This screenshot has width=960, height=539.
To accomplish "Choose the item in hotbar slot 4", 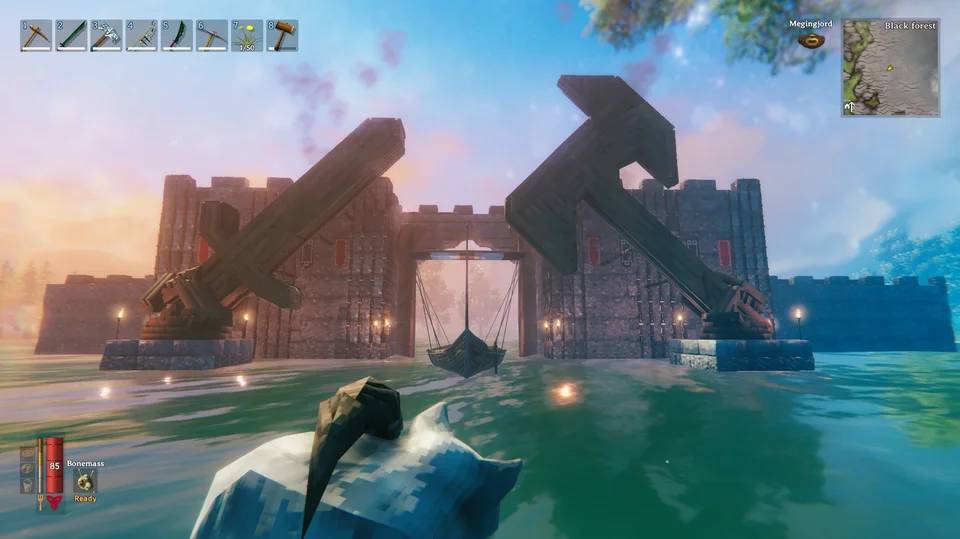I will (142, 36).
